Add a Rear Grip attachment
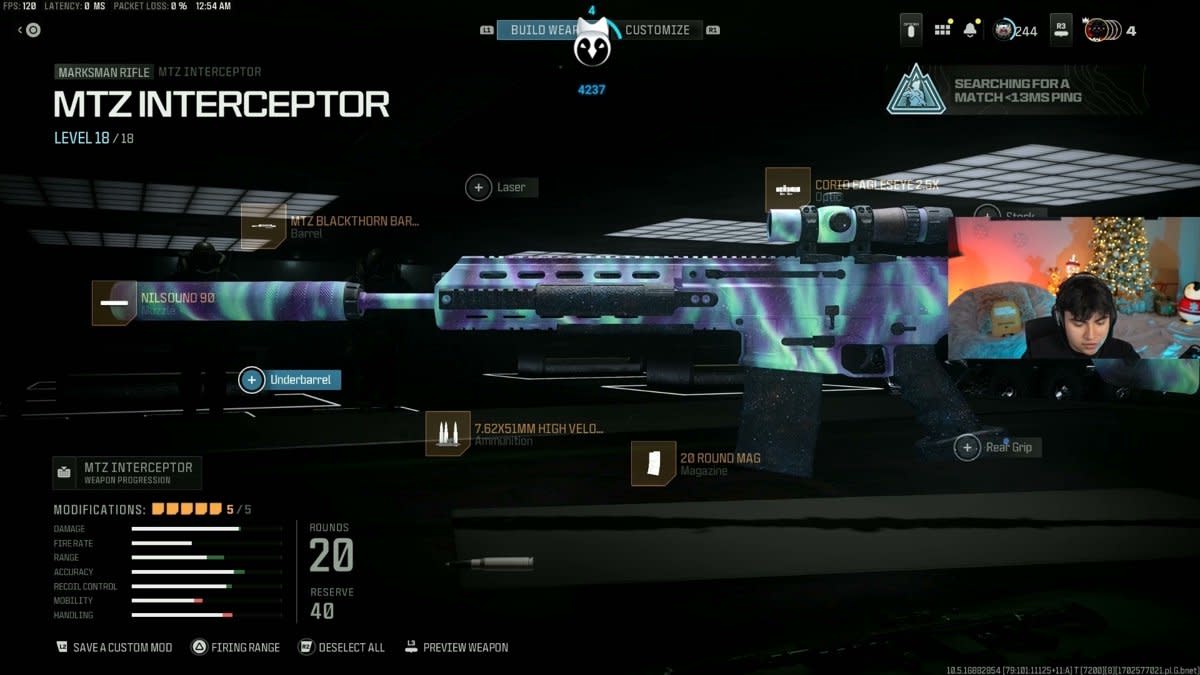Screen dimensions: 1200x675 click(998, 447)
